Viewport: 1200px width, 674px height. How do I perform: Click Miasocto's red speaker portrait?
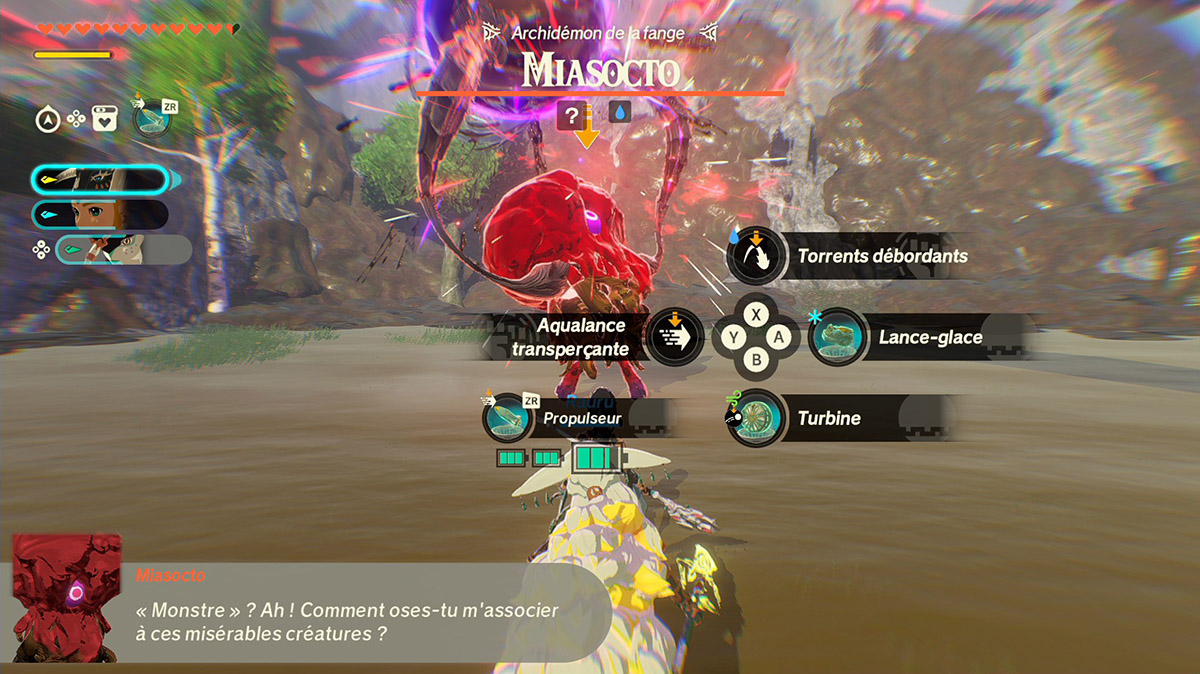point(65,598)
